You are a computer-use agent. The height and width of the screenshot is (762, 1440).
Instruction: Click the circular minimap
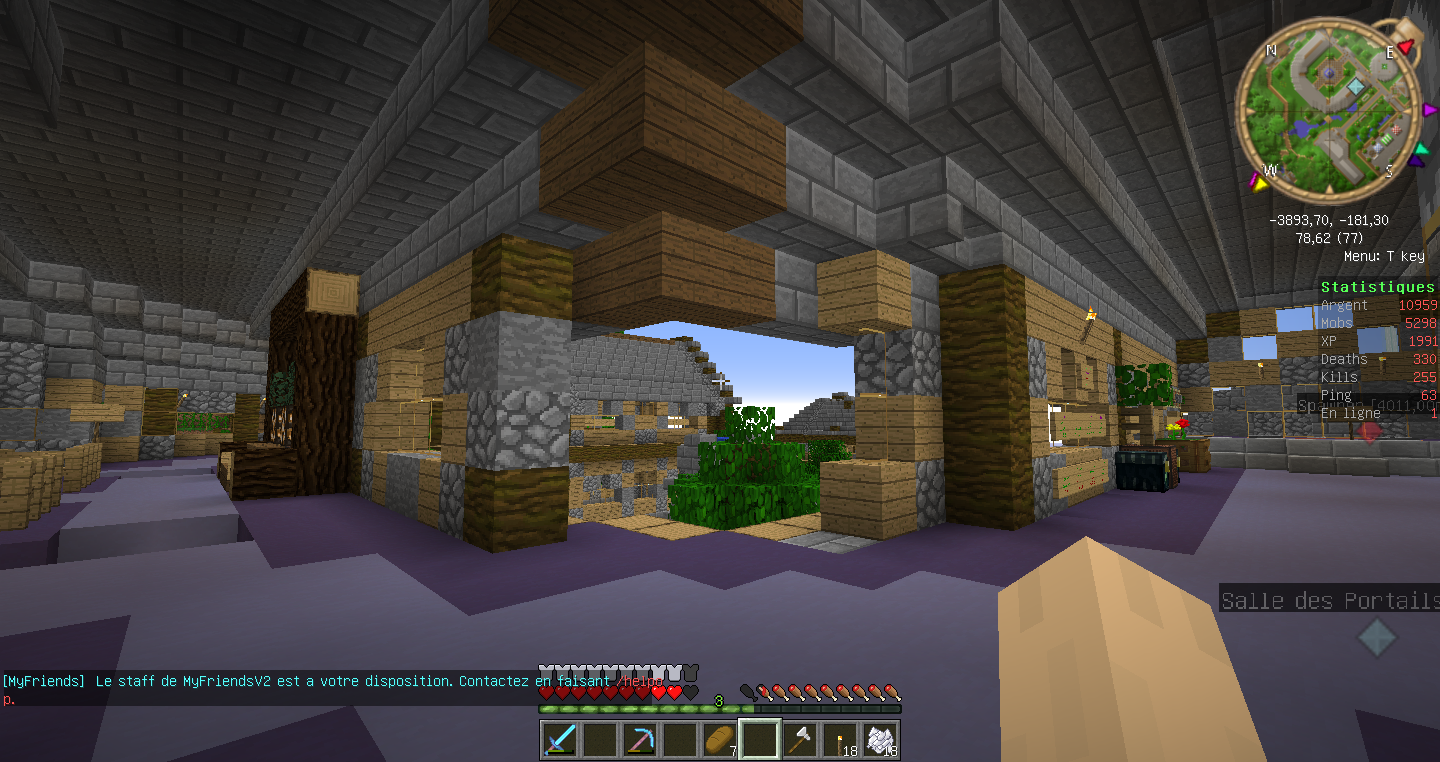[1328, 110]
